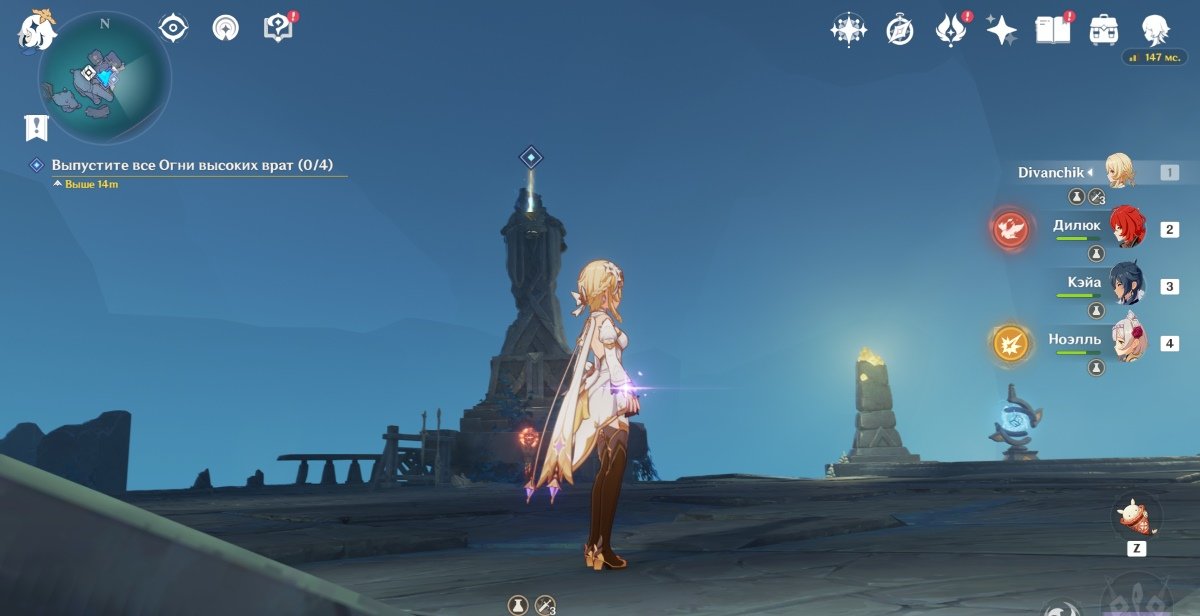The width and height of the screenshot is (1200, 616).
Task: Open the backpack inventory
Action: pyautogui.click(x=1104, y=30)
